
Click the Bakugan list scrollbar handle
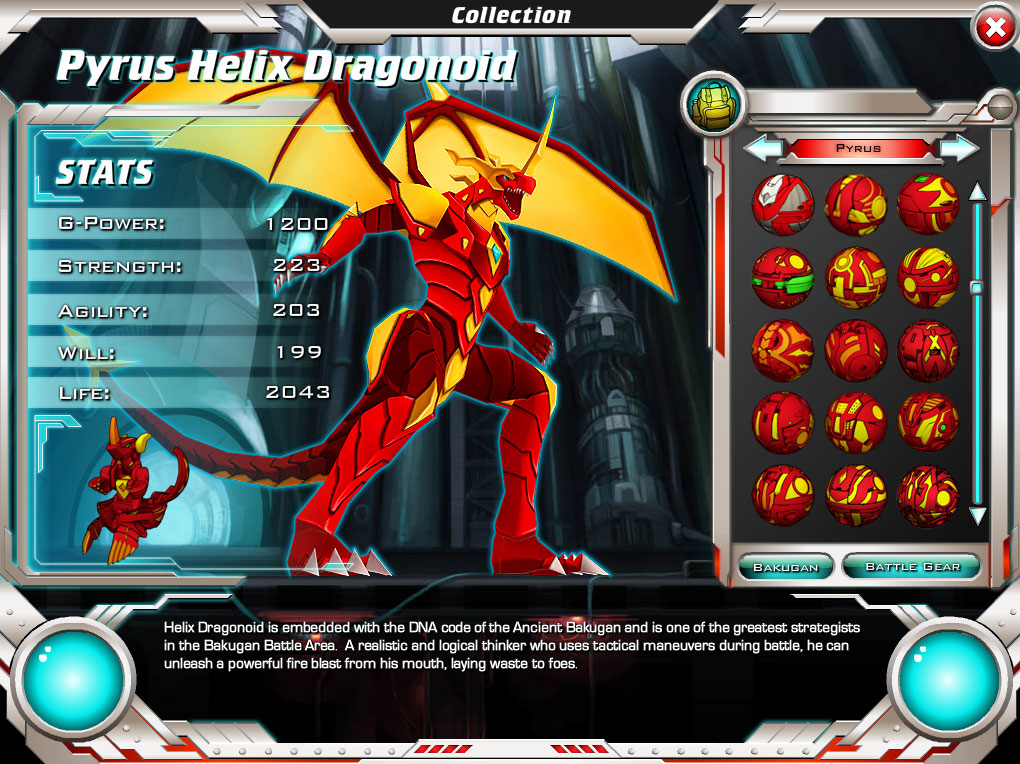click(x=977, y=288)
